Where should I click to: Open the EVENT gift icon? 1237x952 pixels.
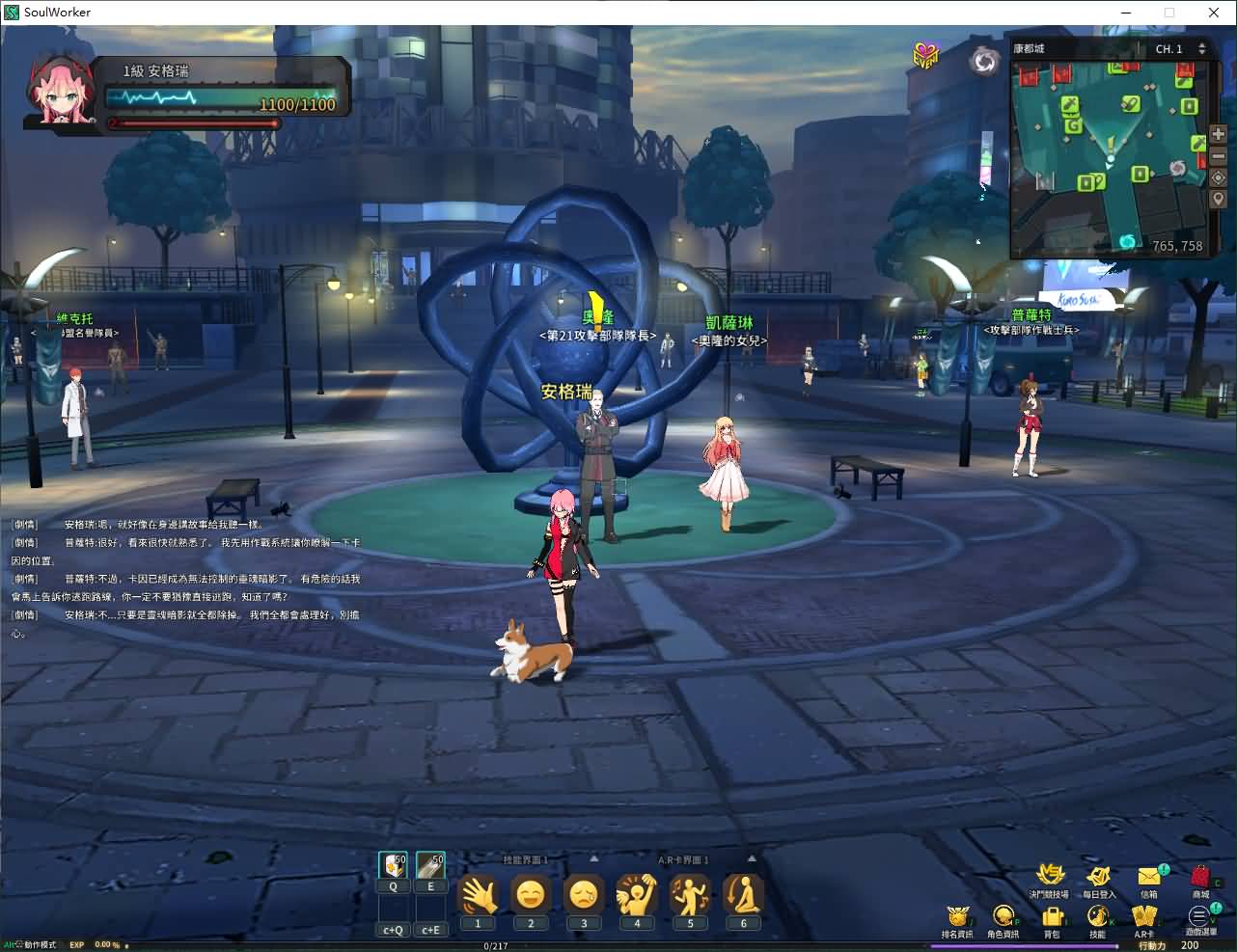[926, 56]
